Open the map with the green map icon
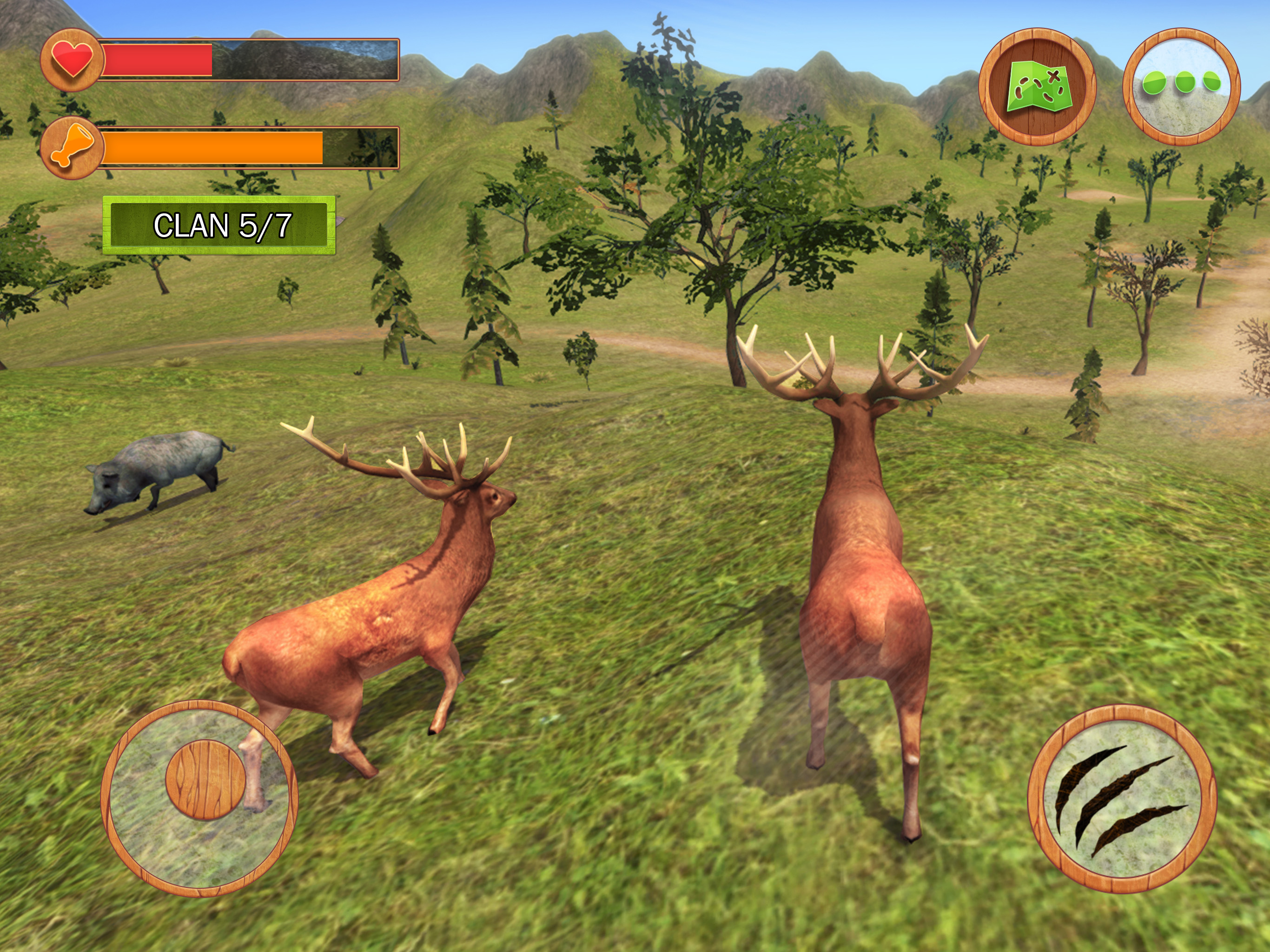The image size is (1270, 952). [x=1037, y=87]
